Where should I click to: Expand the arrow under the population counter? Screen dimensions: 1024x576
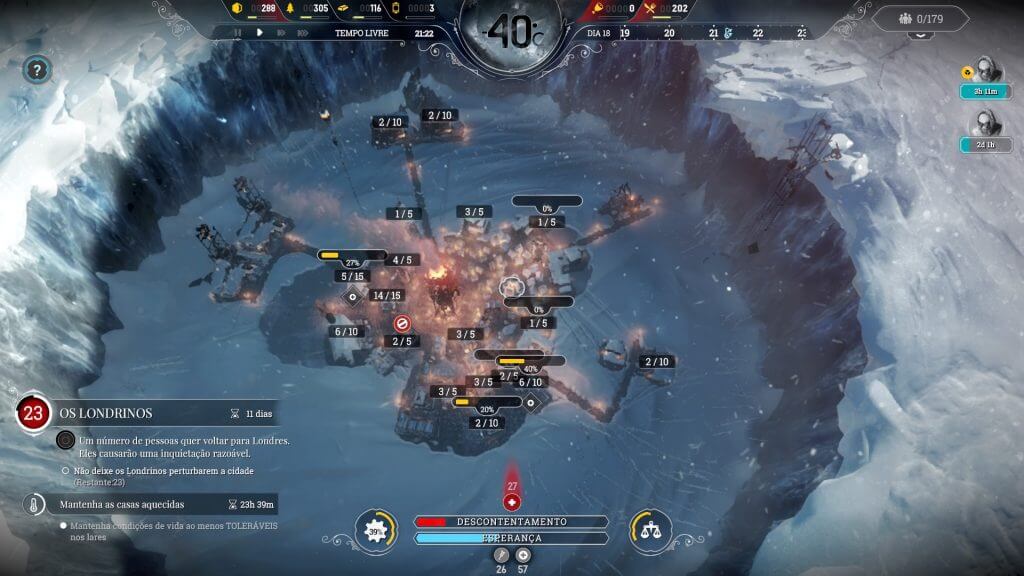click(x=919, y=35)
